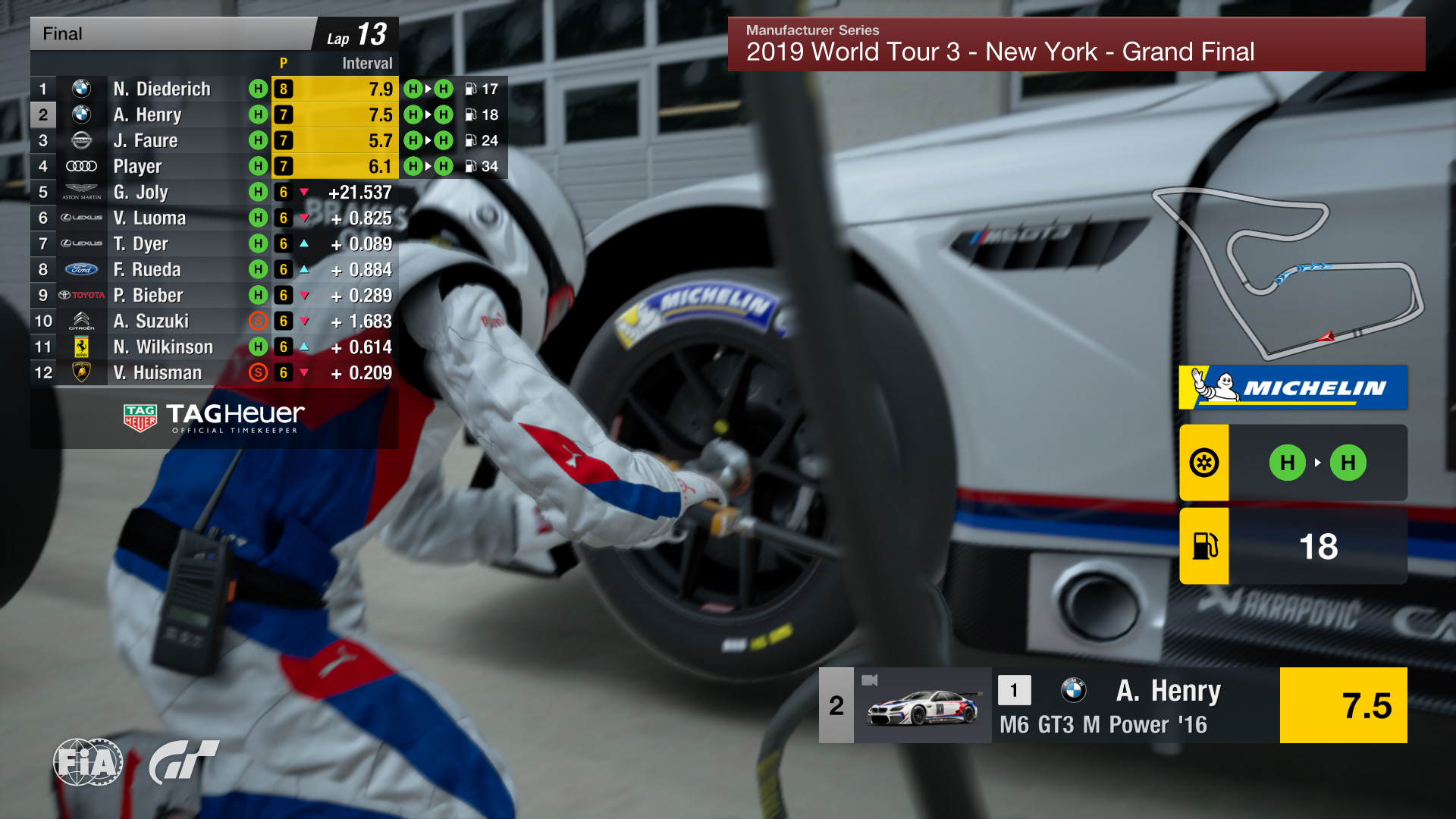The image size is (1456, 819).
Task: Click the TAG Heuer timekeeper logo
Action: (x=214, y=418)
